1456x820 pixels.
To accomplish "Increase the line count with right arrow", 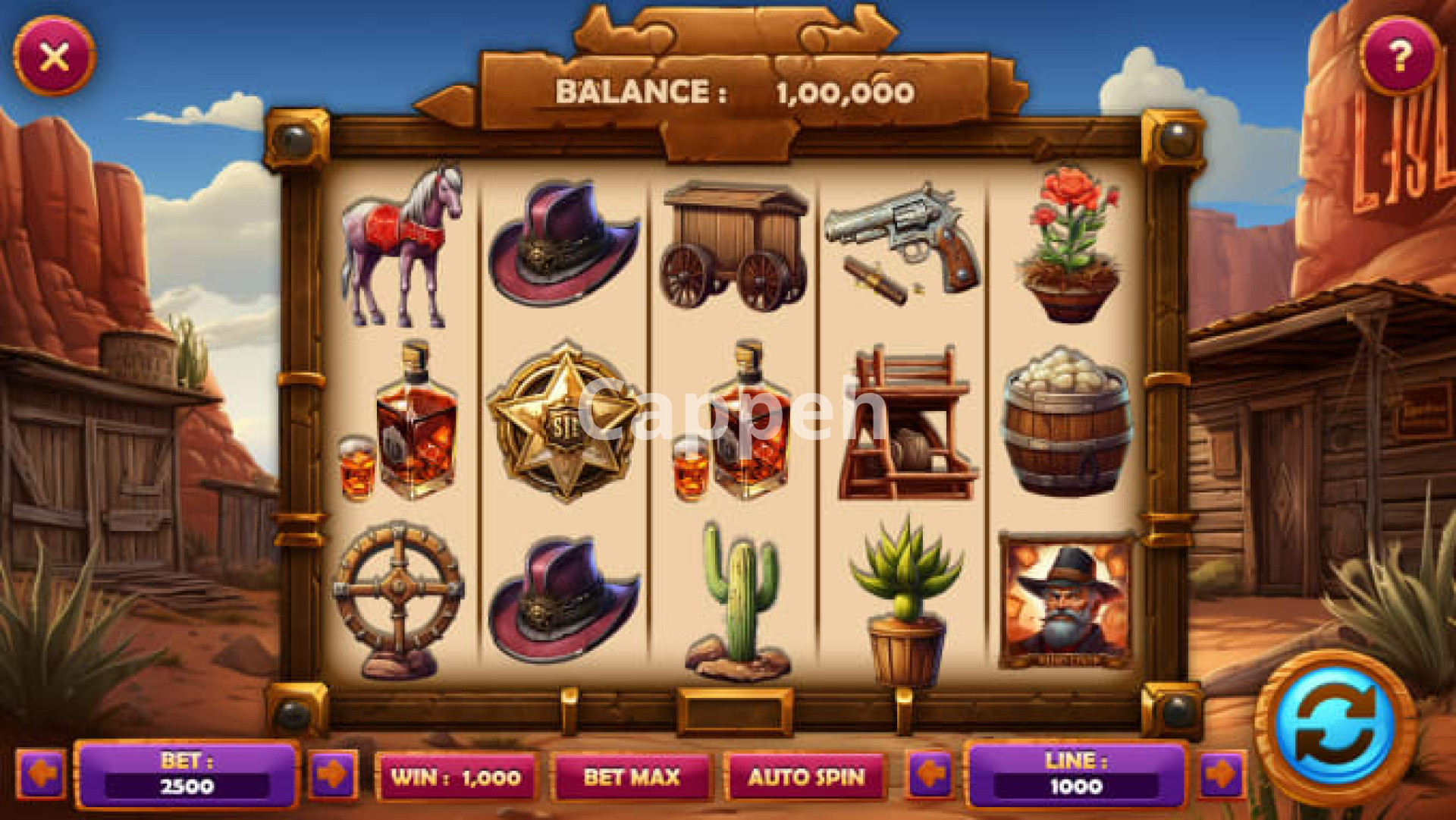I will (1222, 774).
